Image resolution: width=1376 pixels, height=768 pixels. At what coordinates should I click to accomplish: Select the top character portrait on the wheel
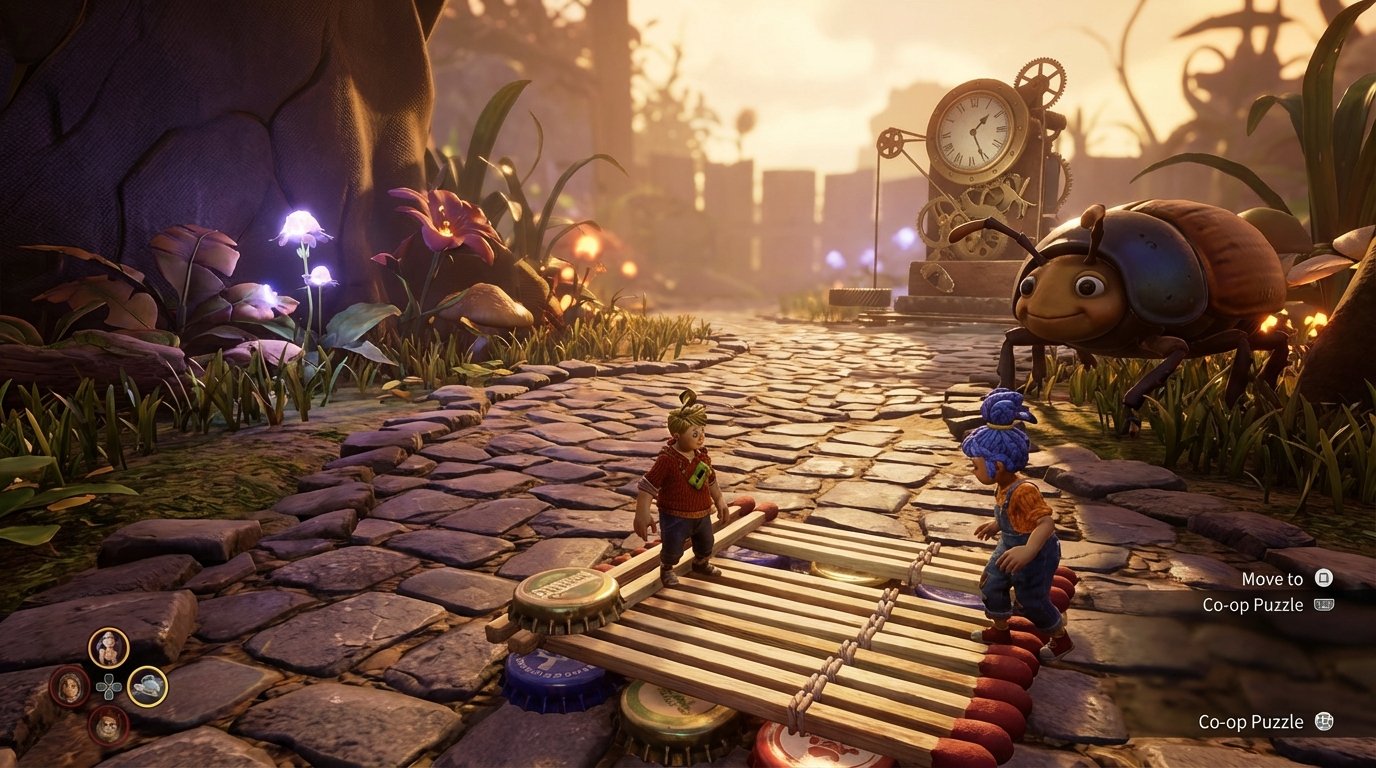(108, 648)
